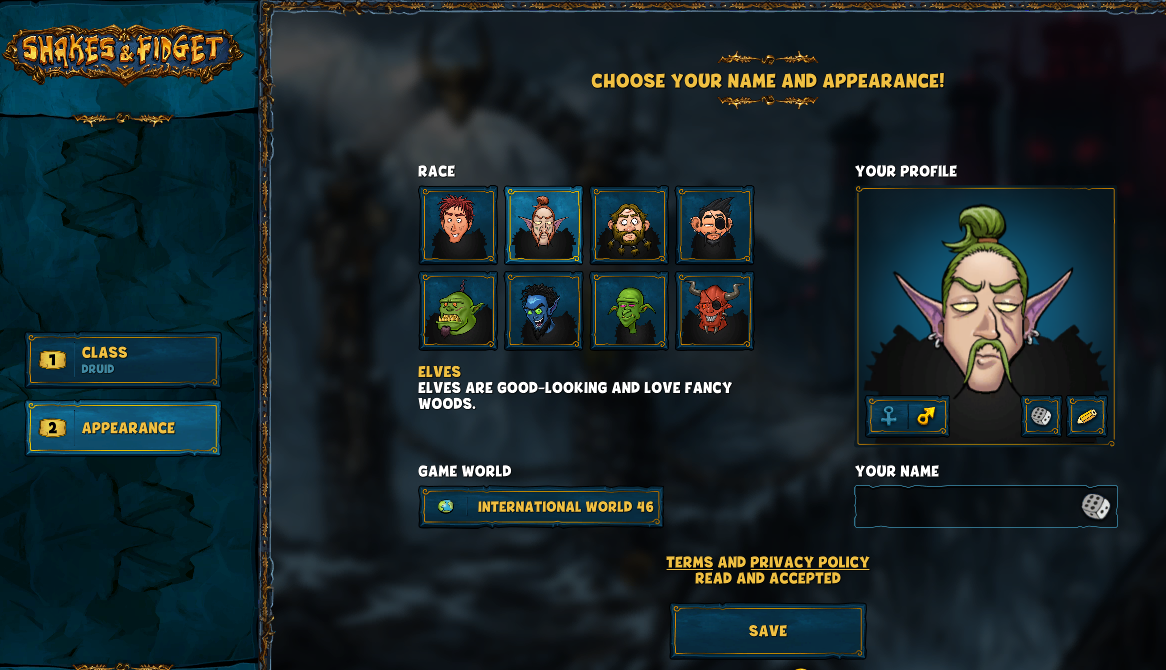1166x670 pixels.
Task: Open the appearance editor pencil button
Action: click(x=1086, y=416)
